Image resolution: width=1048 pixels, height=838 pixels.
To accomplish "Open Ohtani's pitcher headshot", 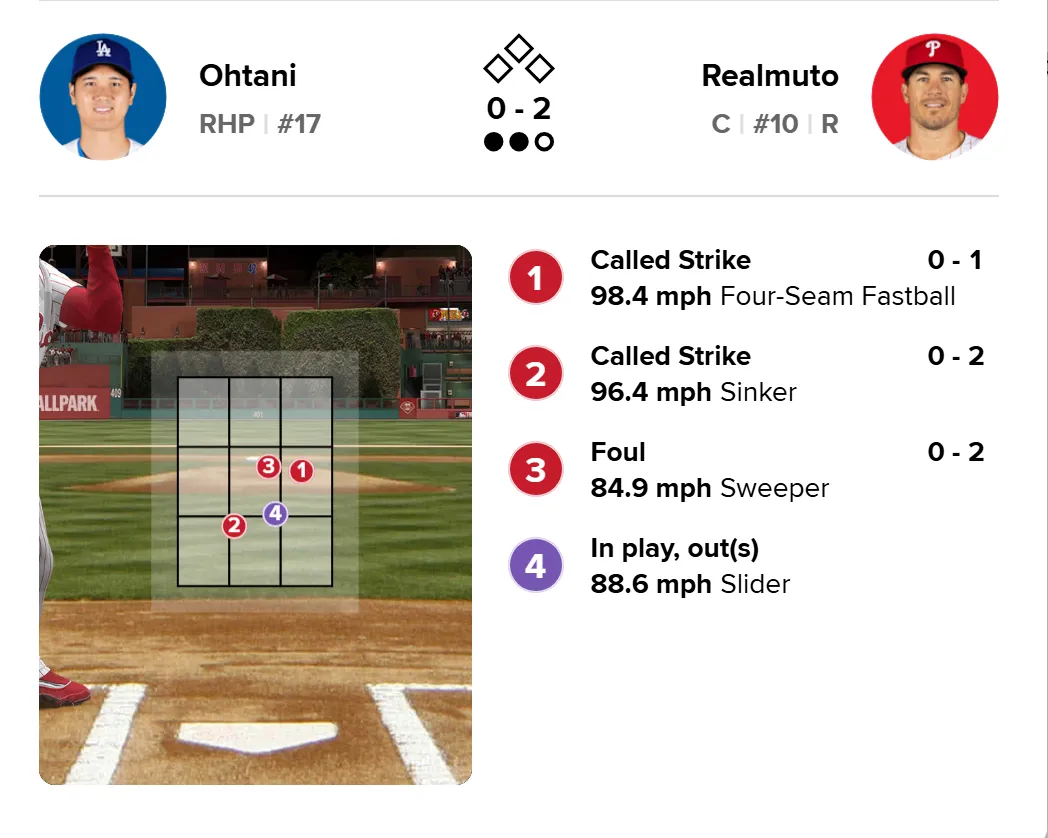I will coord(103,97).
